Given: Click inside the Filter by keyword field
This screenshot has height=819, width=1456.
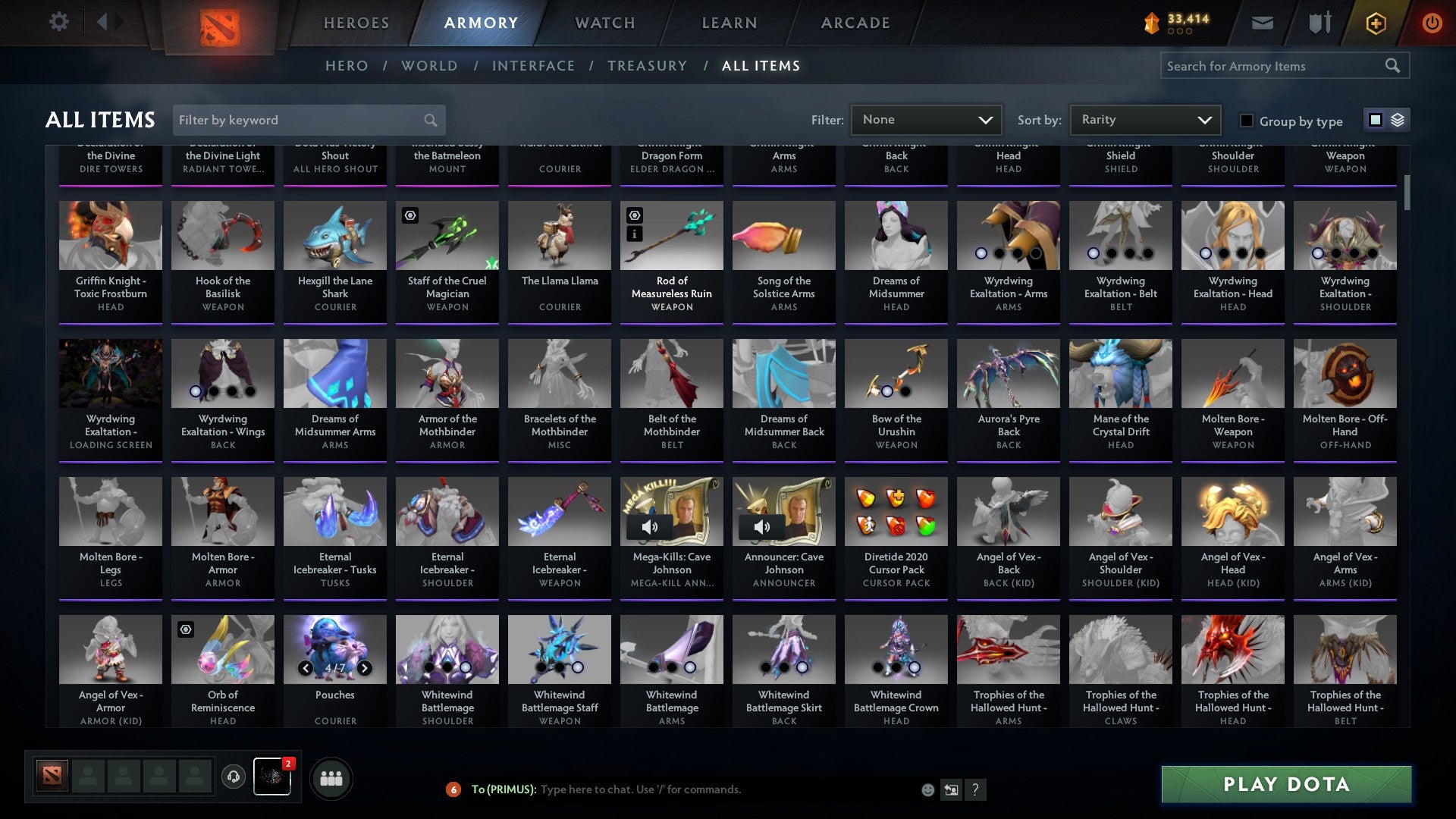Looking at the screenshot, I should click(x=303, y=120).
